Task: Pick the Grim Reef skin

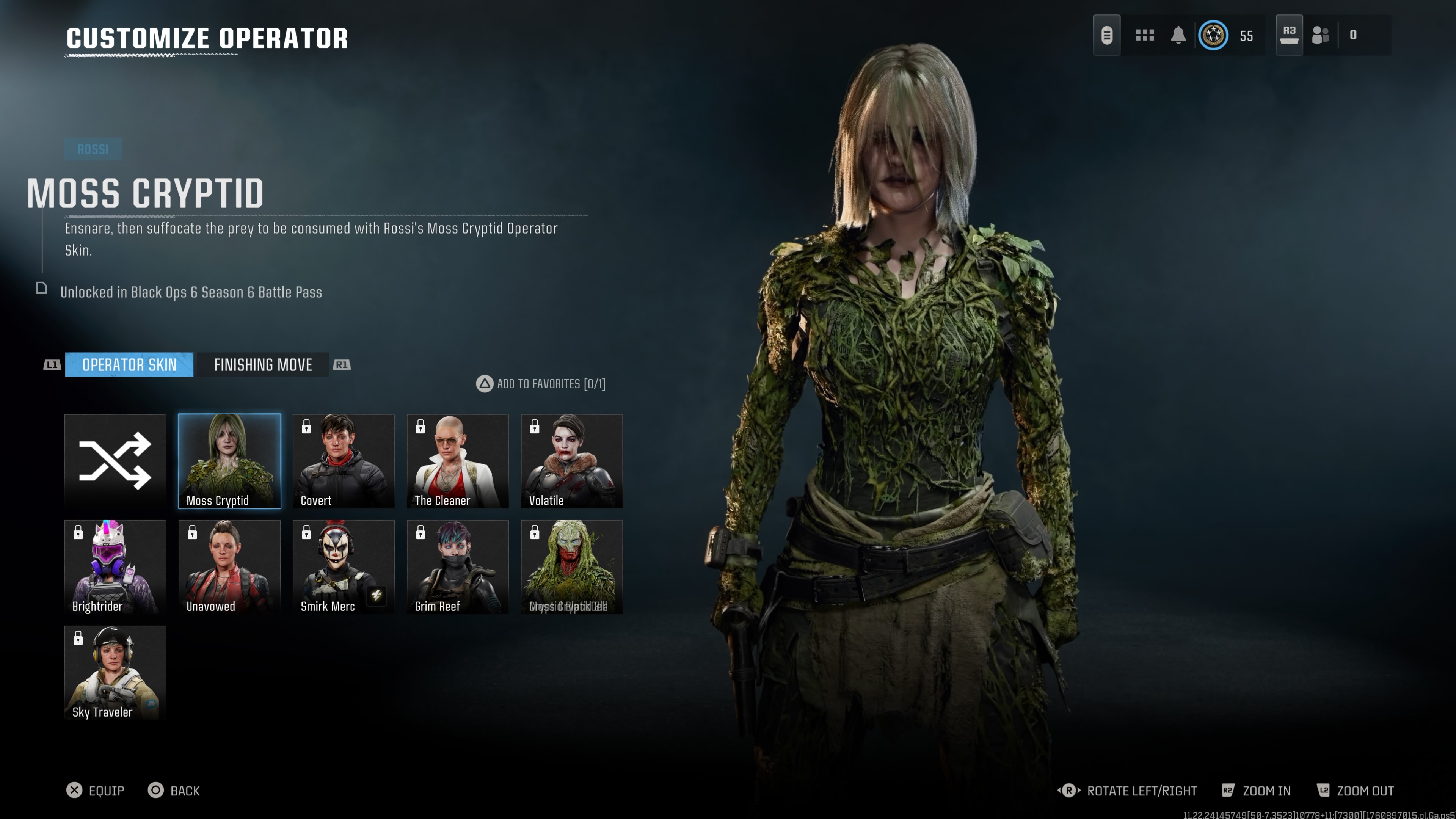Action: click(458, 566)
